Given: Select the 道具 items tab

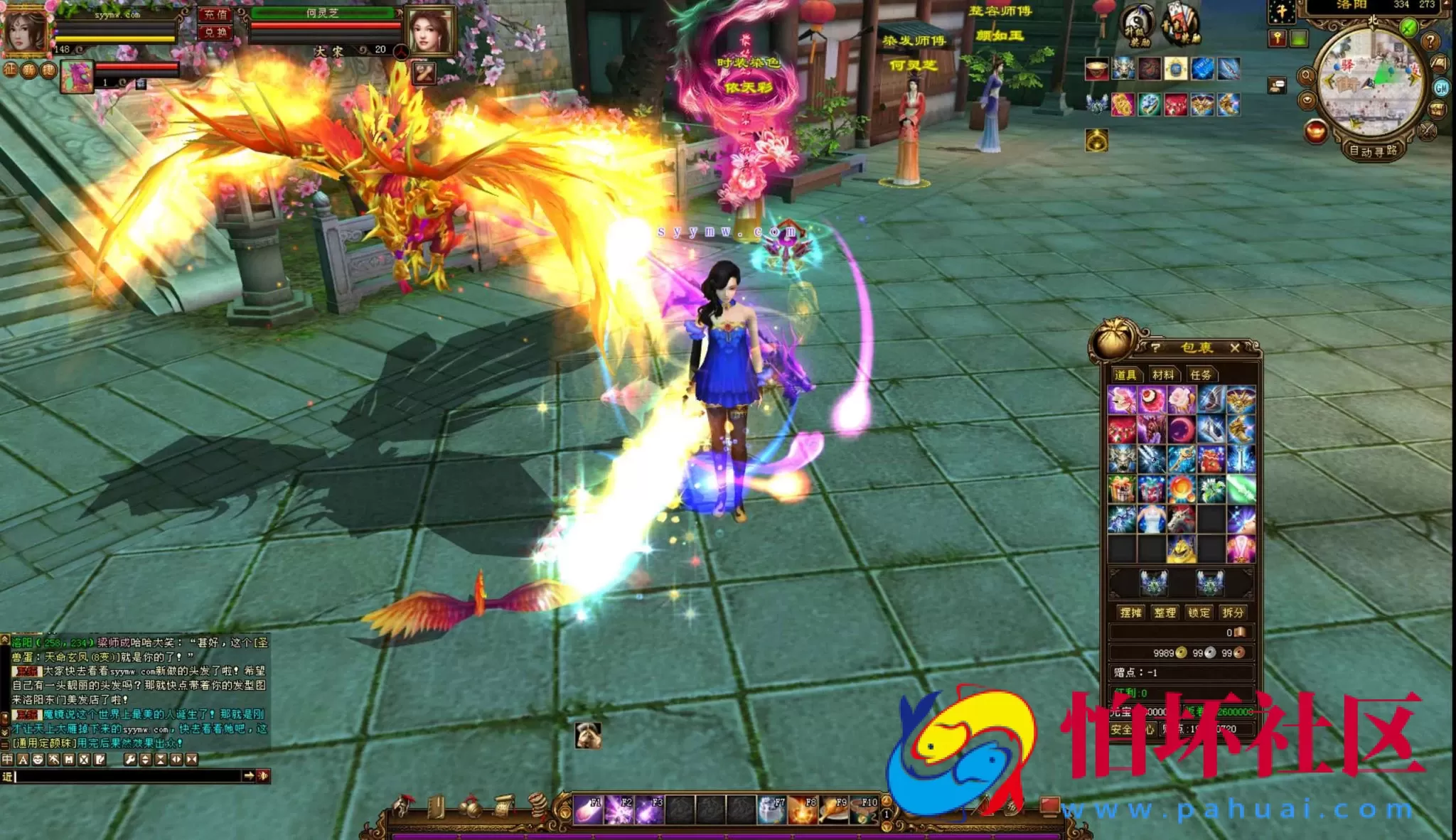Looking at the screenshot, I should [x=1125, y=375].
